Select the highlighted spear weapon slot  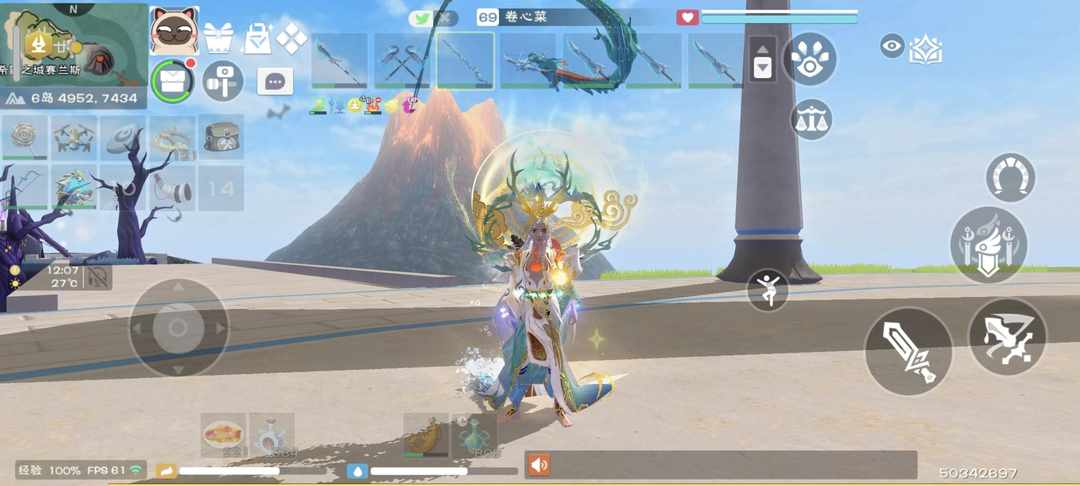pyautogui.click(x=465, y=61)
